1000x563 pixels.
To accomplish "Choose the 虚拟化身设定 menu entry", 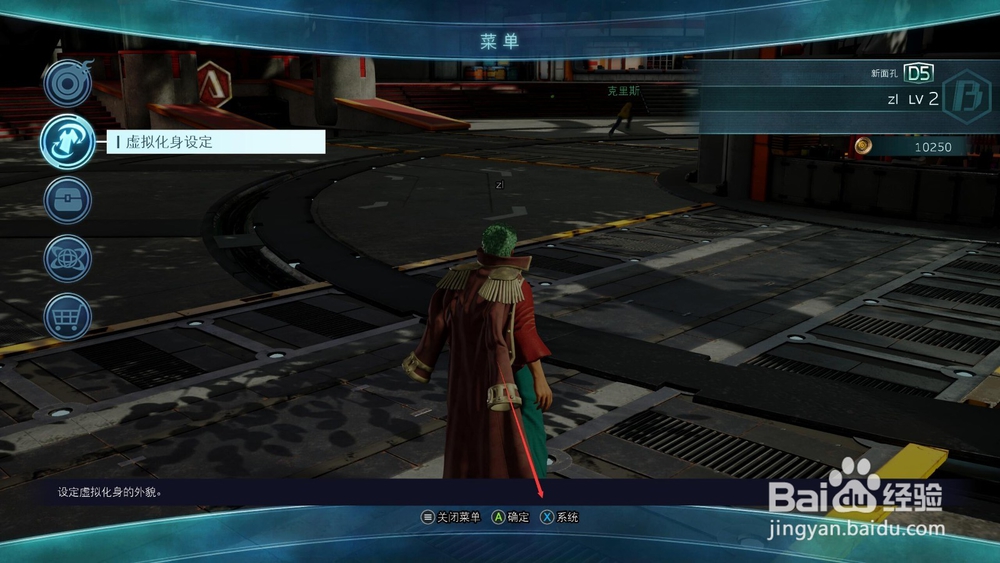I will click(216, 142).
